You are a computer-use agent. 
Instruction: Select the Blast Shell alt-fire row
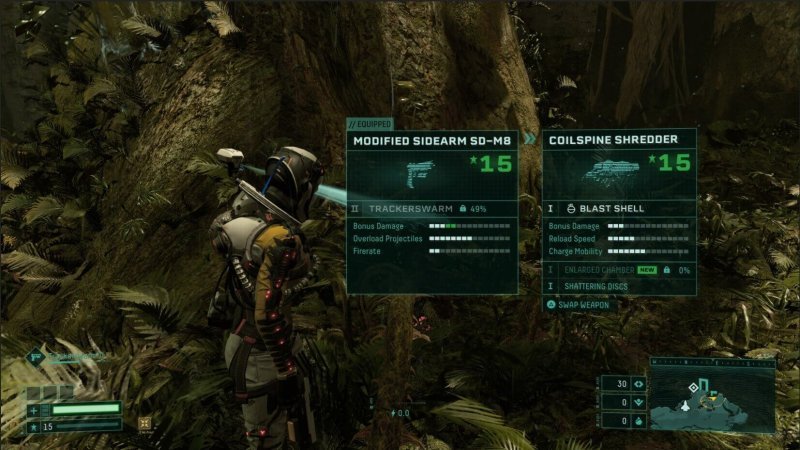pos(620,209)
